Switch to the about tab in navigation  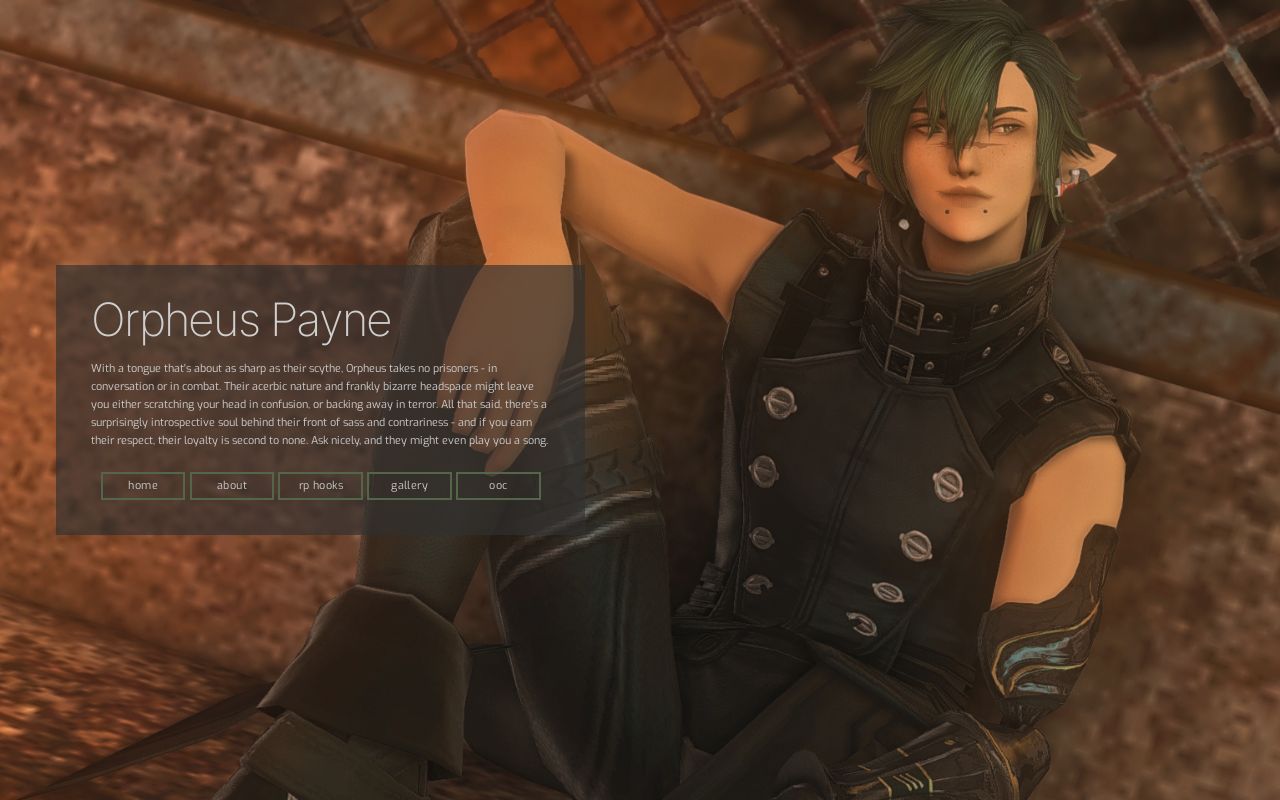(x=231, y=485)
